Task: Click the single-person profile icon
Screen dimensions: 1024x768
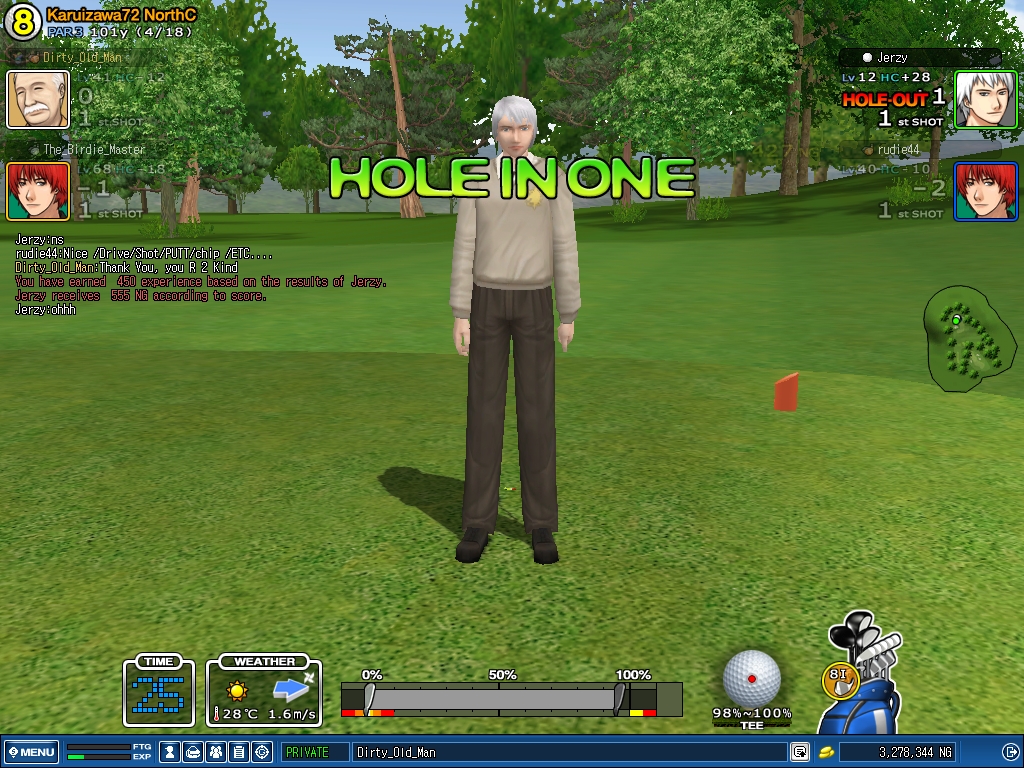Action: [170, 752]
